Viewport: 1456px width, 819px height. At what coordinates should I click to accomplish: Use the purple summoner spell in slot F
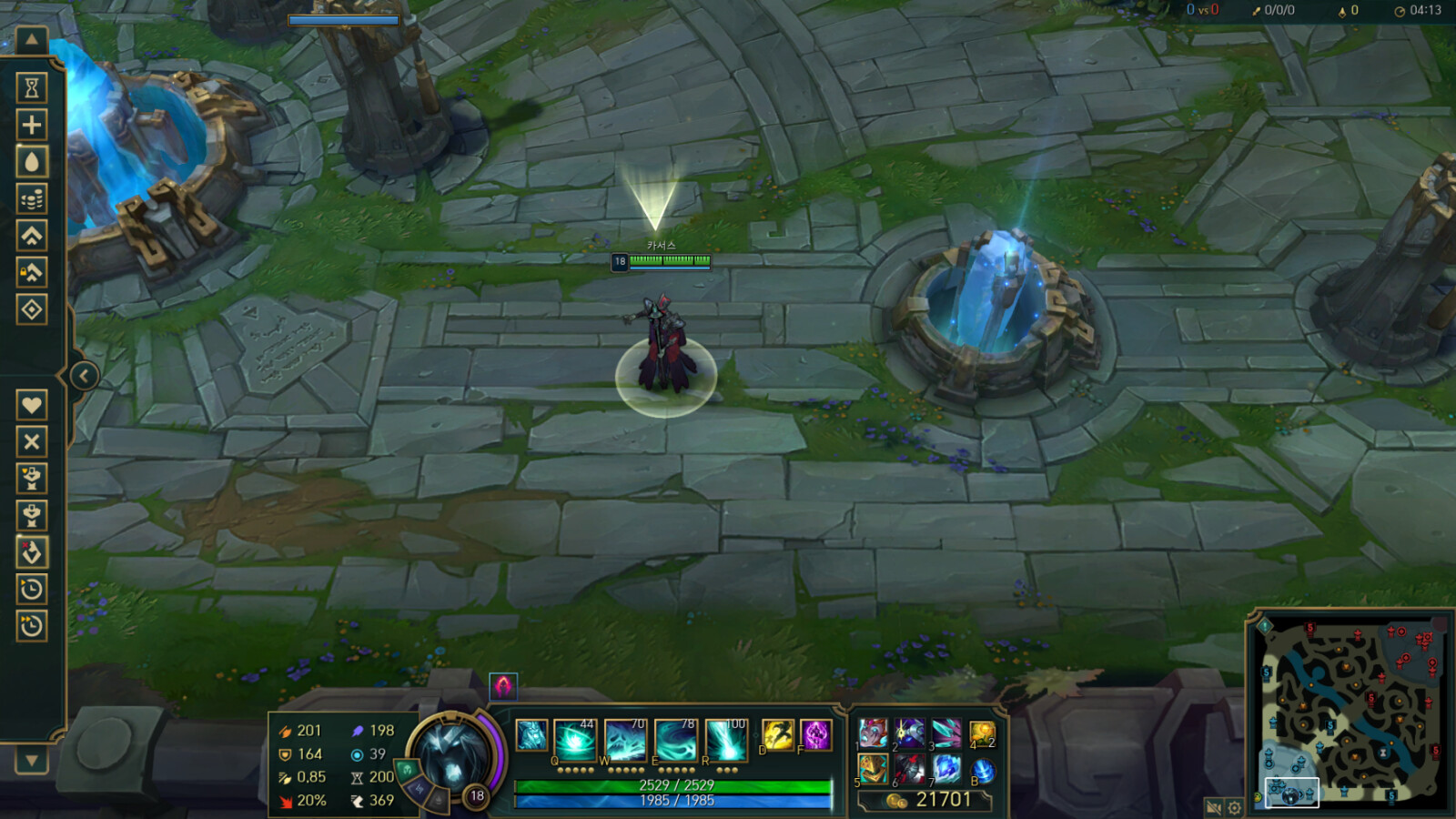point(815,734)
